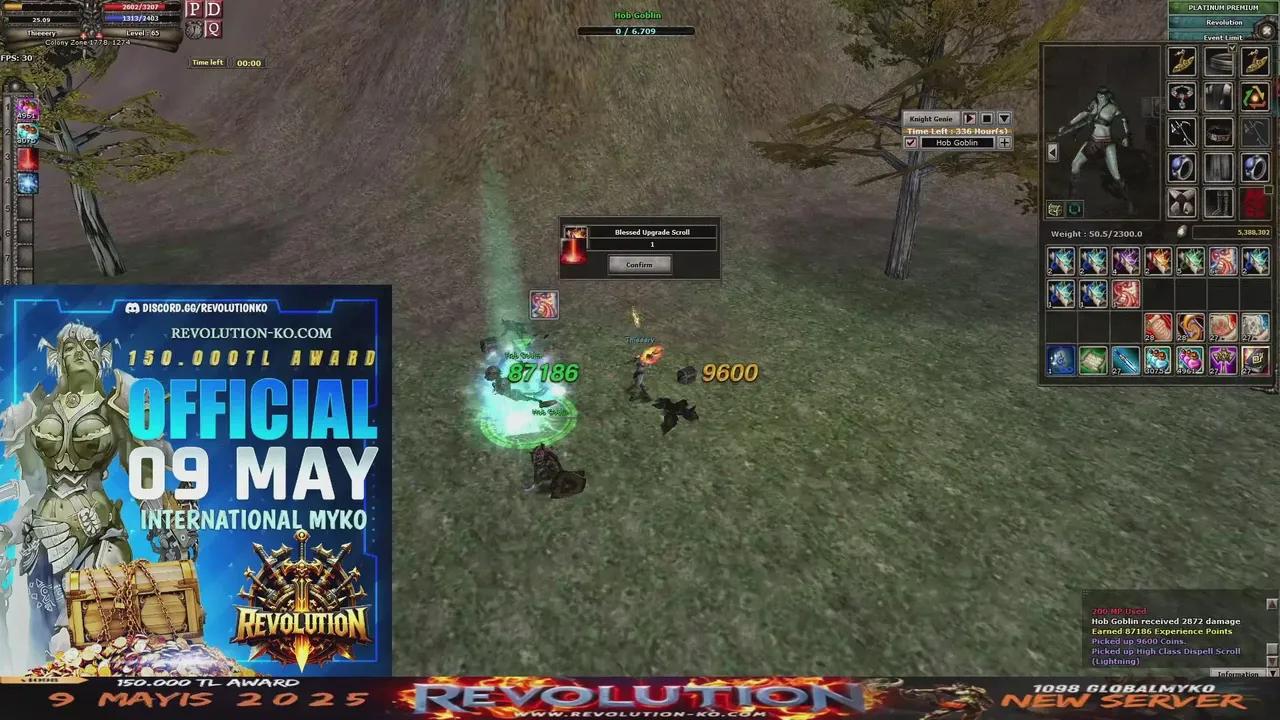This screenshot has width=1280, height=720.
Task: Click the plus button to add a Genie target
Action: 1004,142
